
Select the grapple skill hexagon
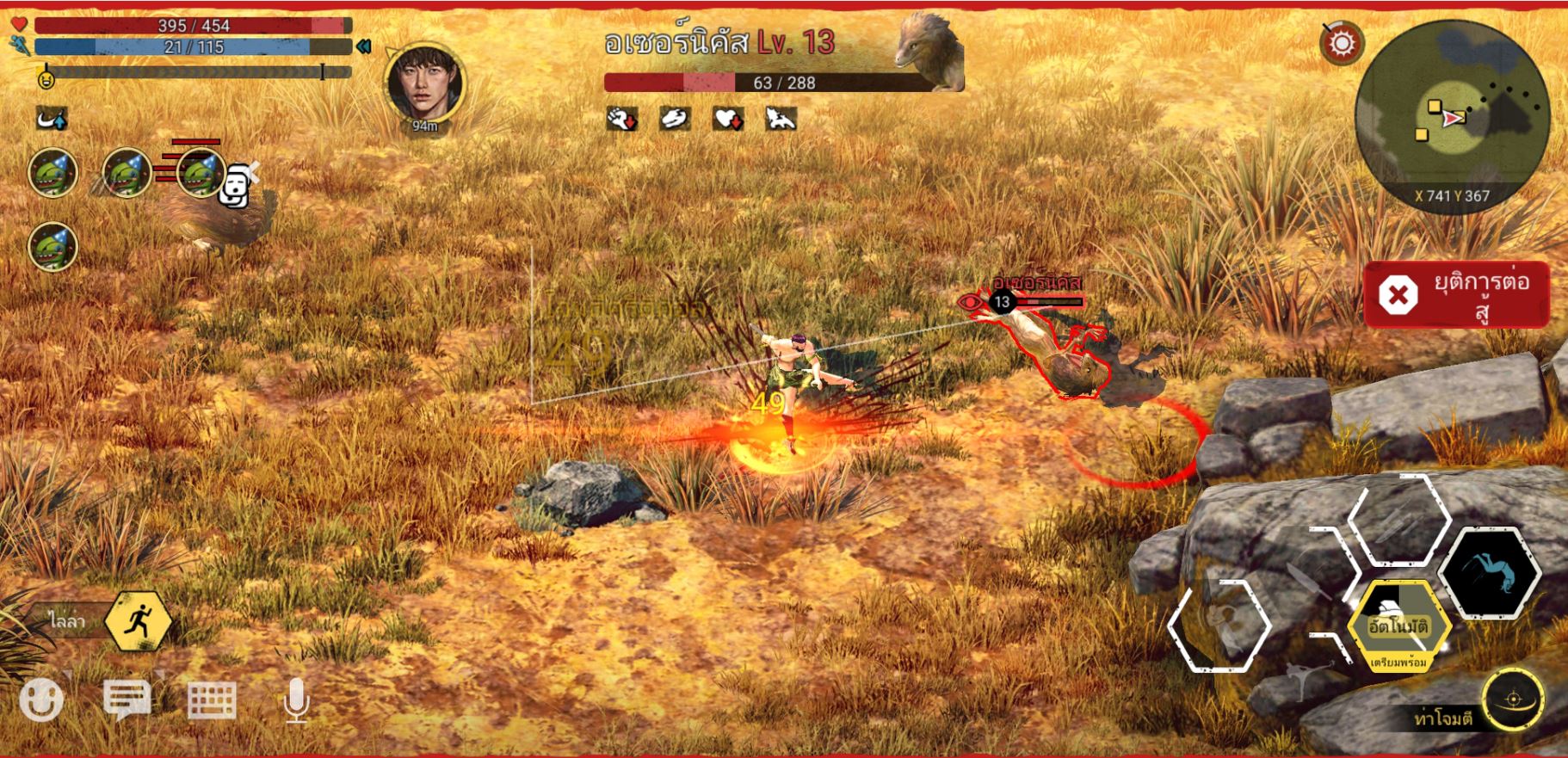1219,626
